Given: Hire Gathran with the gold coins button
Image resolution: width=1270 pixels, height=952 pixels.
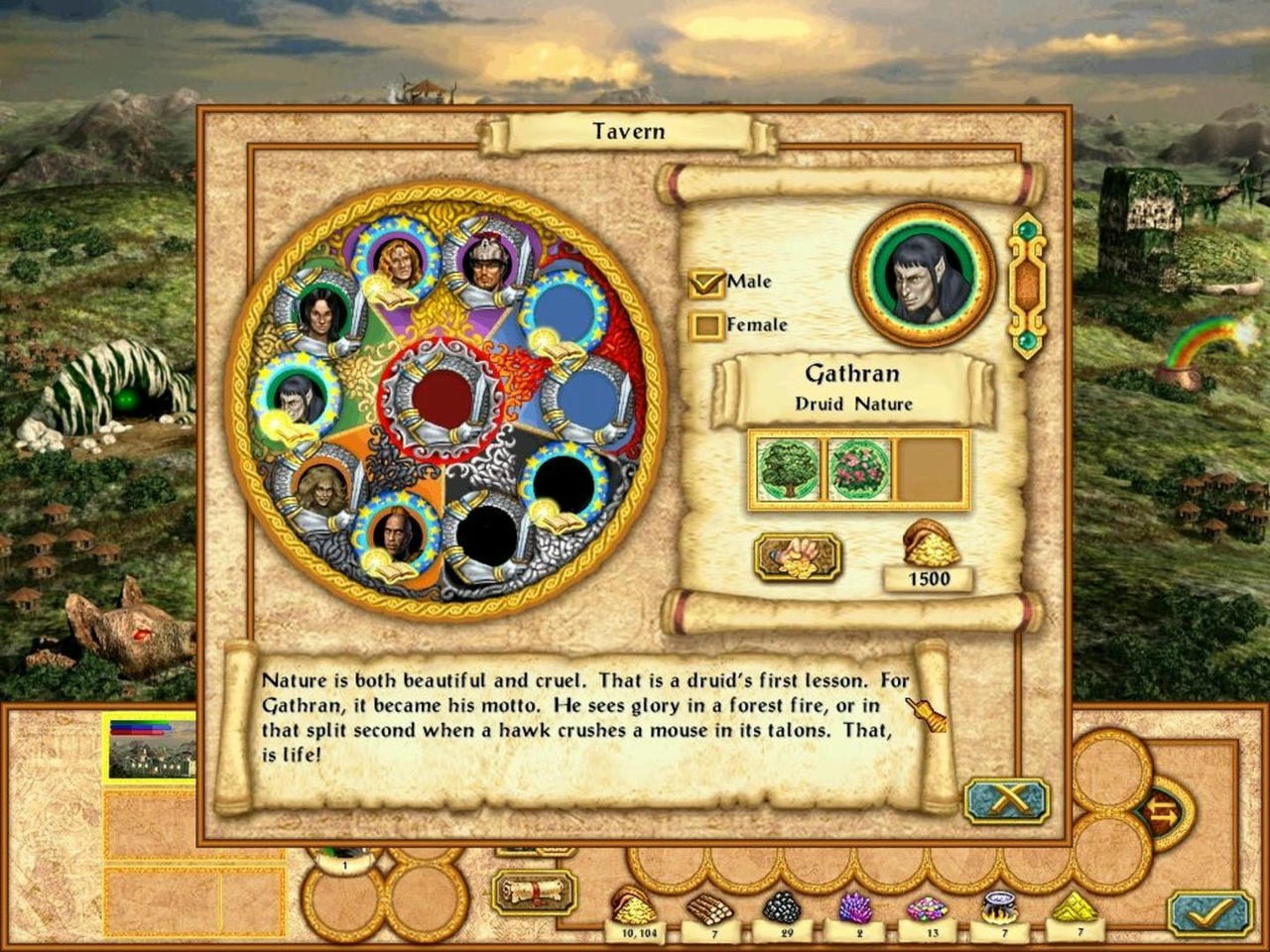Looking at the screenshot, I should point(798,556).
